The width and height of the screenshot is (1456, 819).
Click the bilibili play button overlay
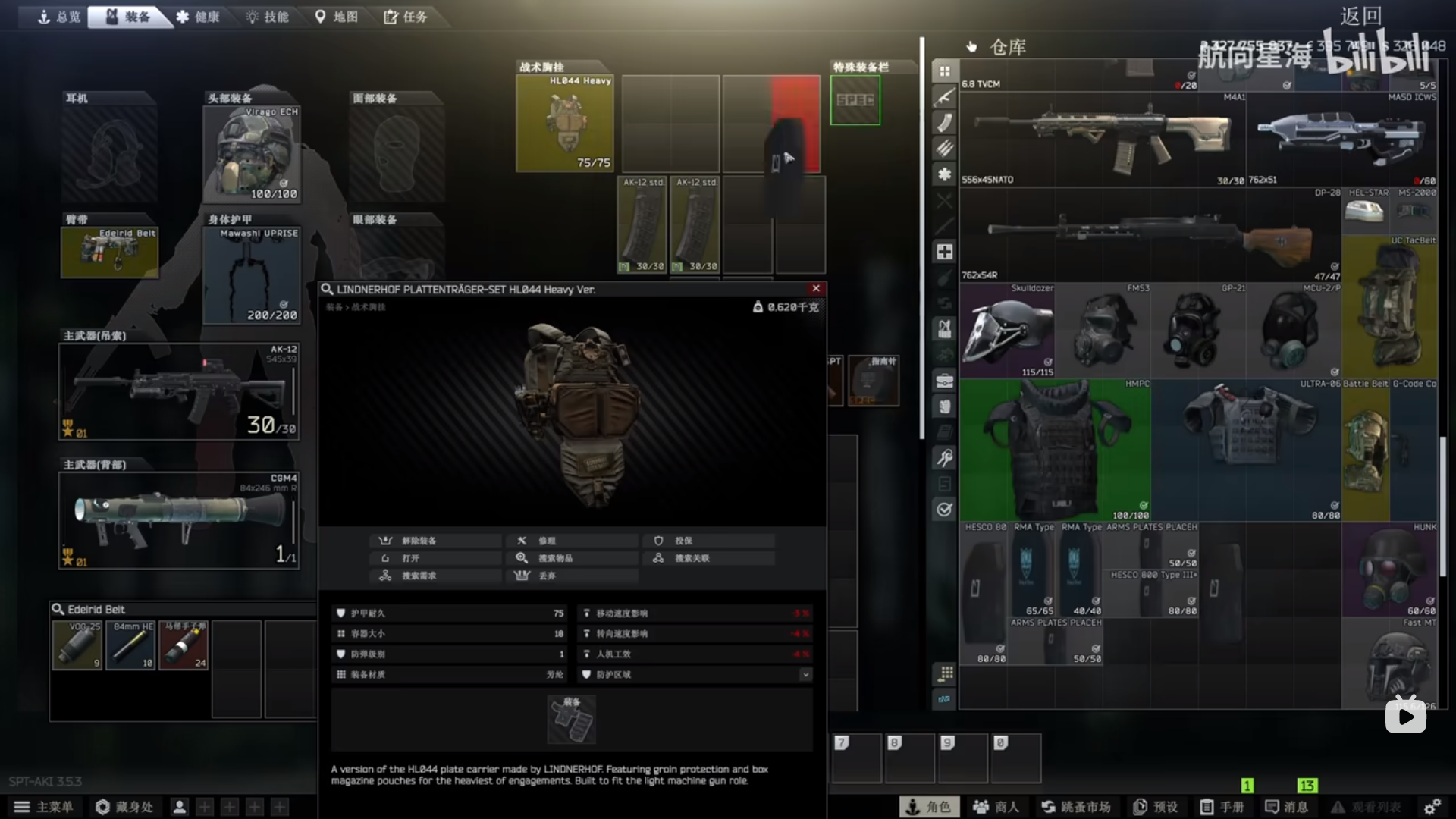click(x=1405, y=716)
